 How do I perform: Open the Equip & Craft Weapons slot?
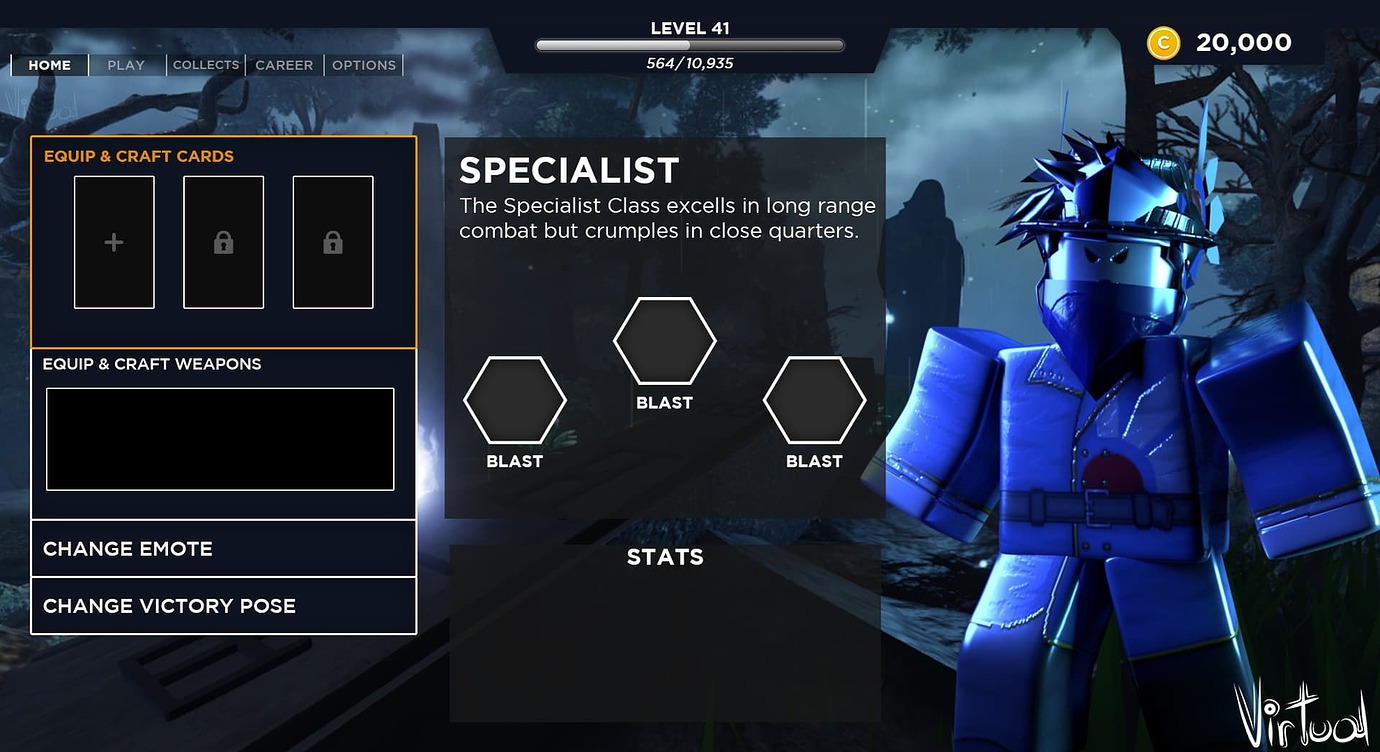tap(219, 438)
